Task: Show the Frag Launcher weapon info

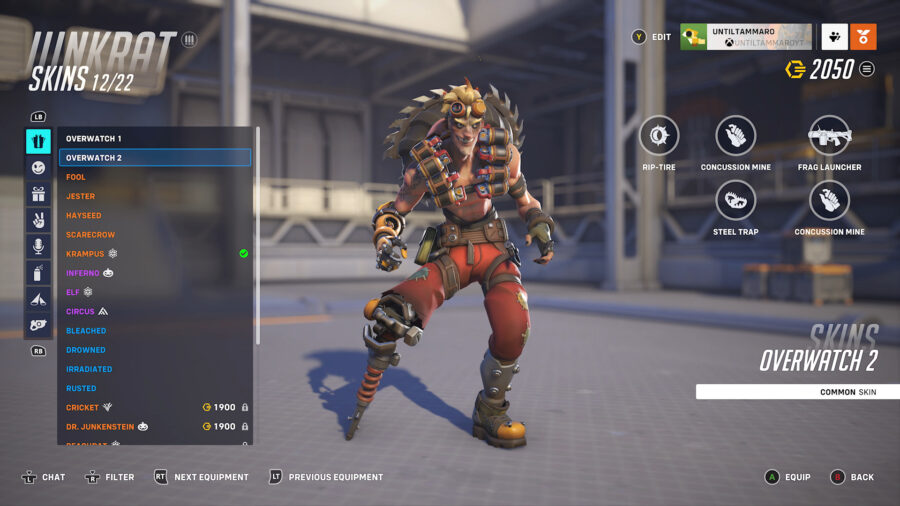Action: coord(829,136)
